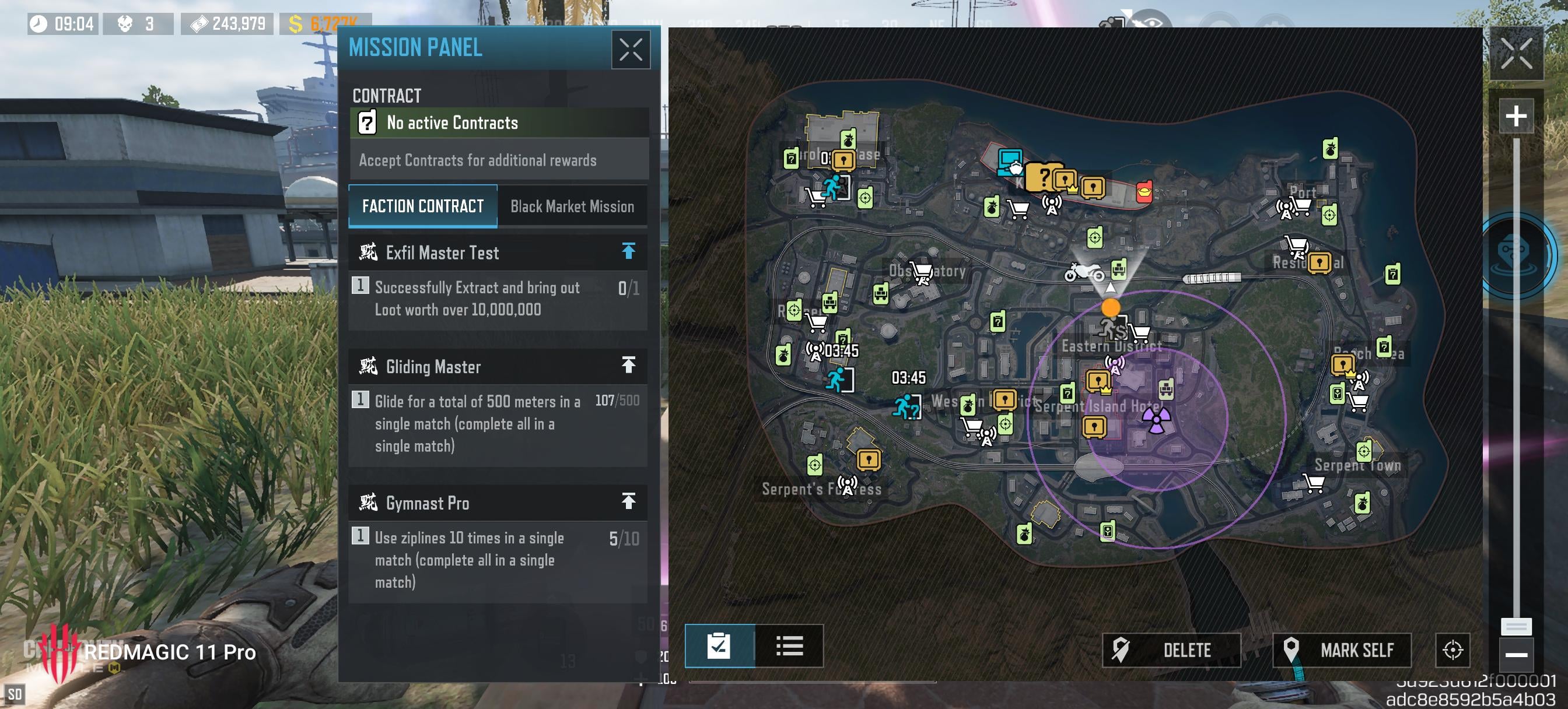Click the motorcycle vehicle marker on map
This screenshot has width=1568, height=709.
1083,272
